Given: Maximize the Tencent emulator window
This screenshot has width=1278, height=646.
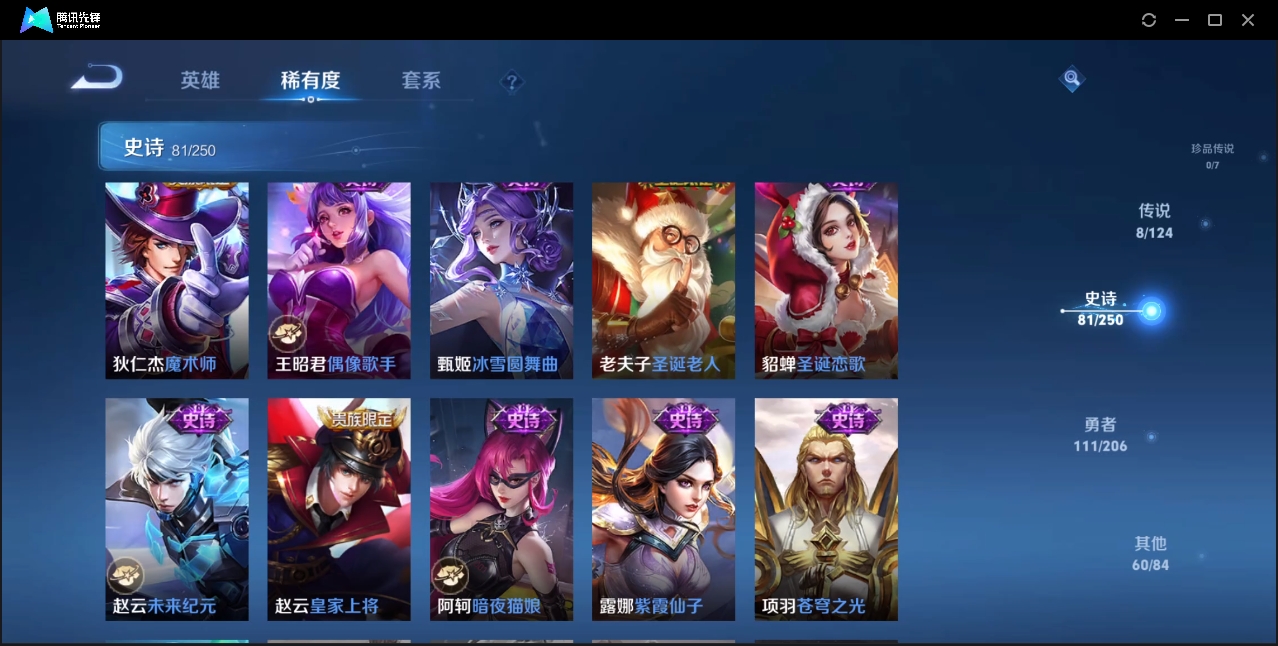Looking at the screenshot, I should point(1215,20).
